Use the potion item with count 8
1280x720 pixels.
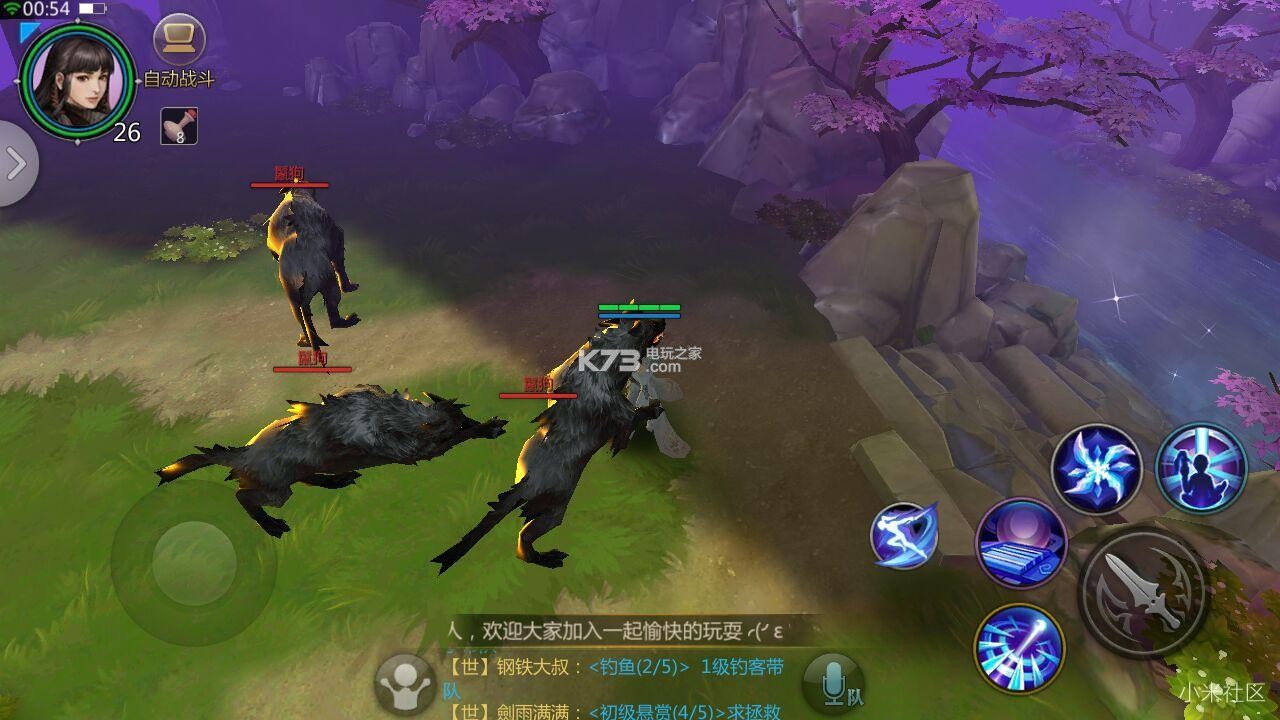[x=179, y=126]
